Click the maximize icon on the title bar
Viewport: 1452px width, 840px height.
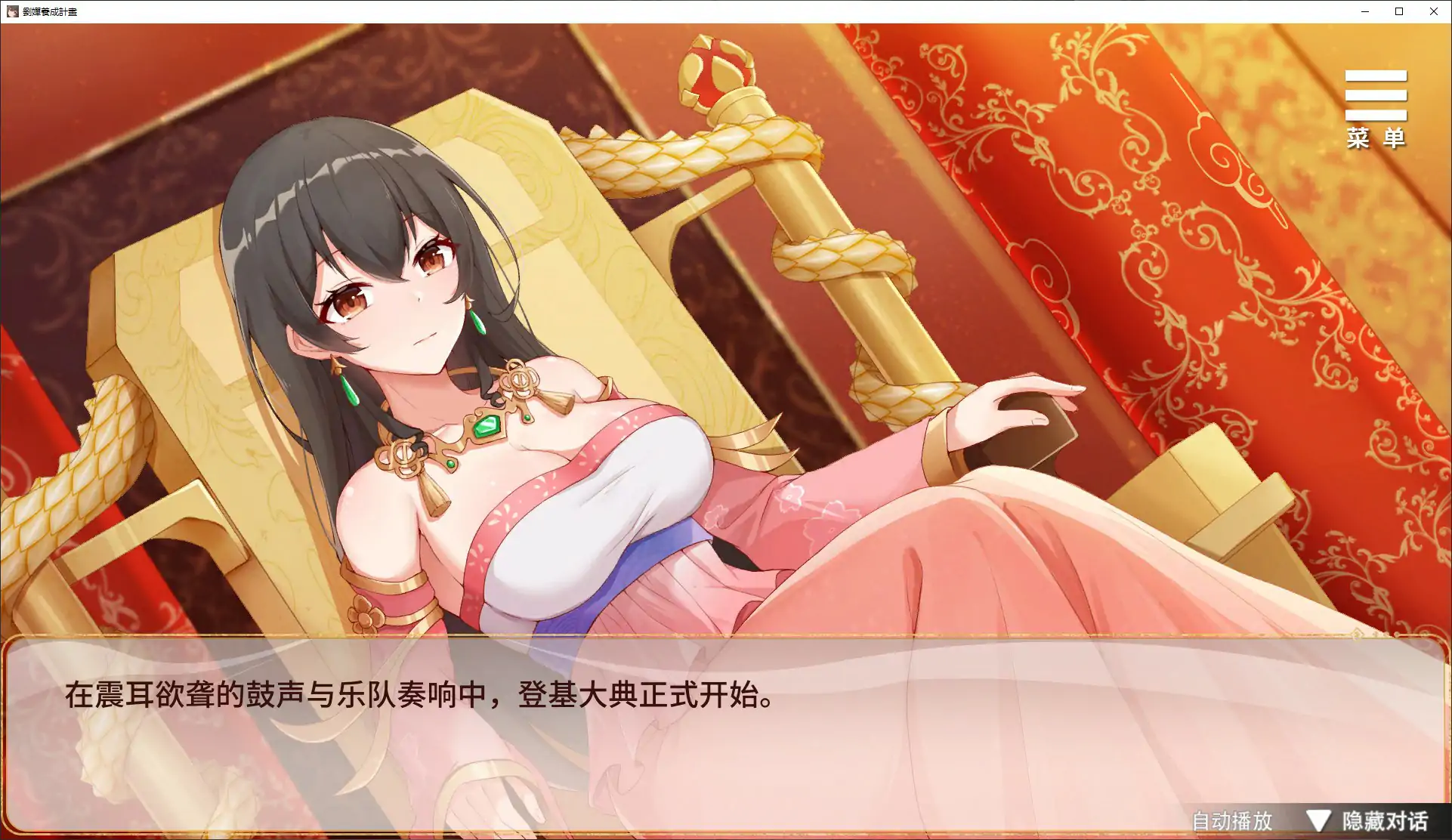1399,11
